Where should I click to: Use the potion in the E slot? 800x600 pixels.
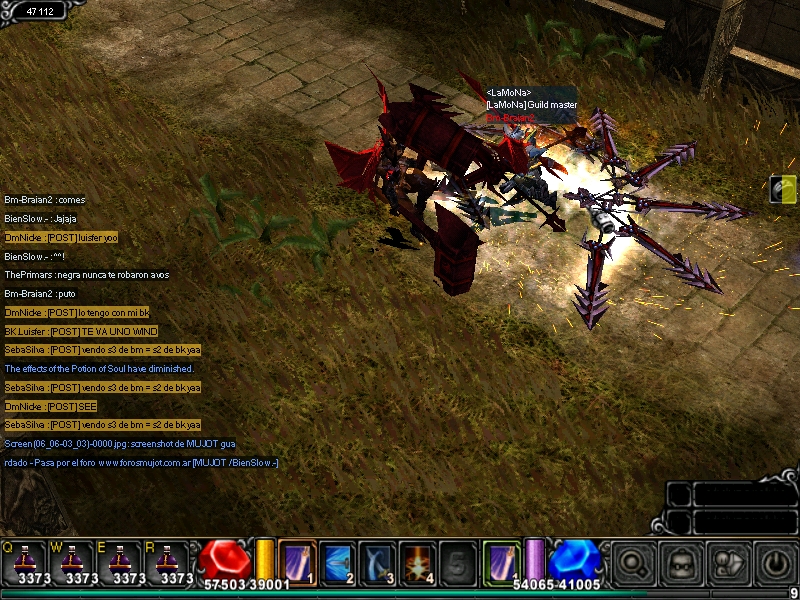click(122, 561)
